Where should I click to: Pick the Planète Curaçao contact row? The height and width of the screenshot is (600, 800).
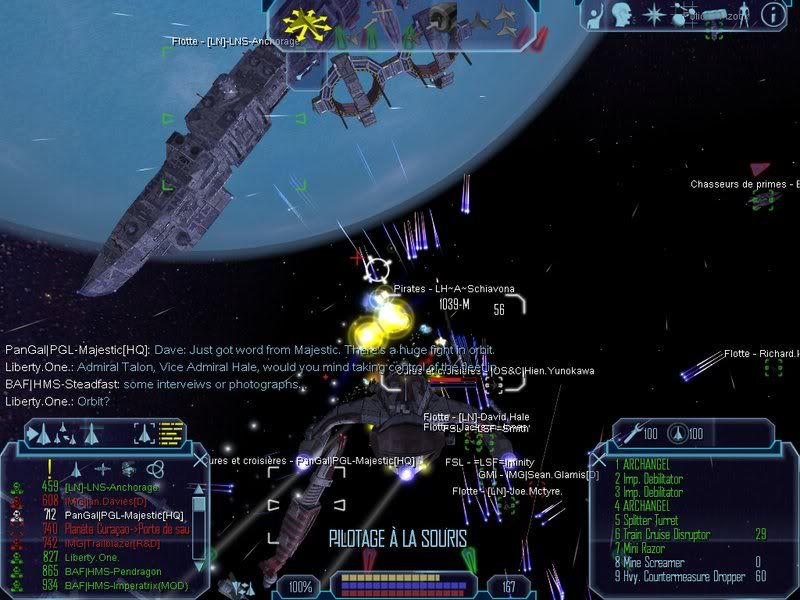[127, 529]
